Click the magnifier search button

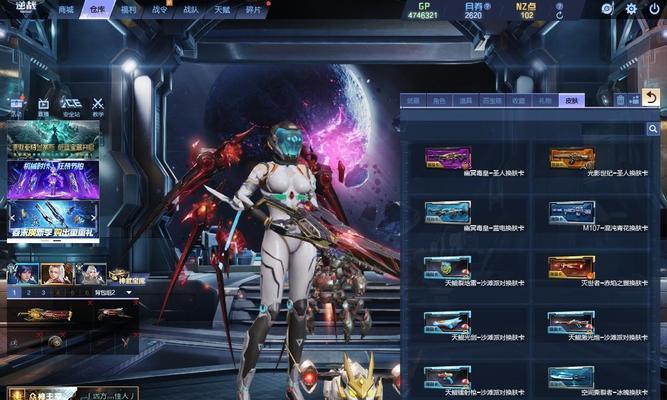[x=653, y=129]
